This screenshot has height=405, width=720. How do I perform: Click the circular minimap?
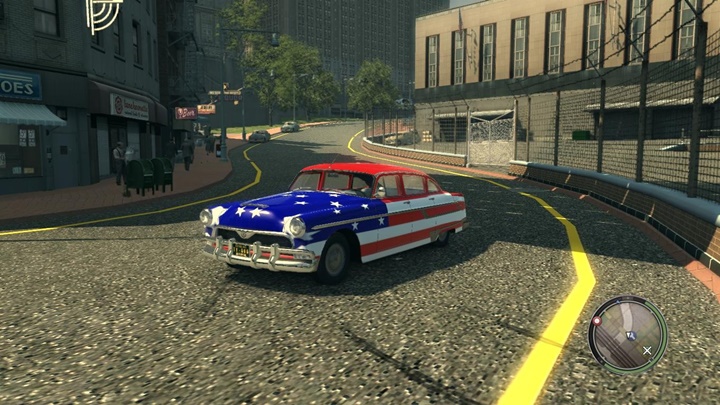[x=627, y=335]
